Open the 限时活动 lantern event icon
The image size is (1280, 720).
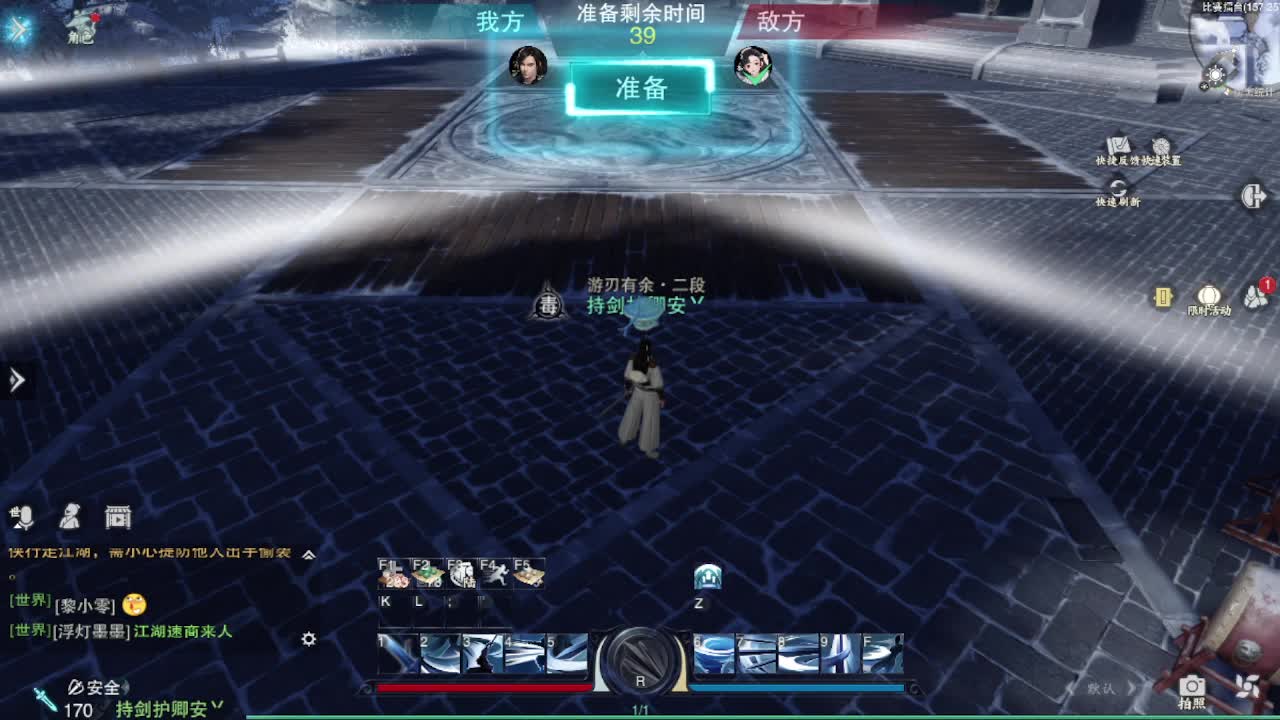pyautogui.click(x=1208, y=296)
